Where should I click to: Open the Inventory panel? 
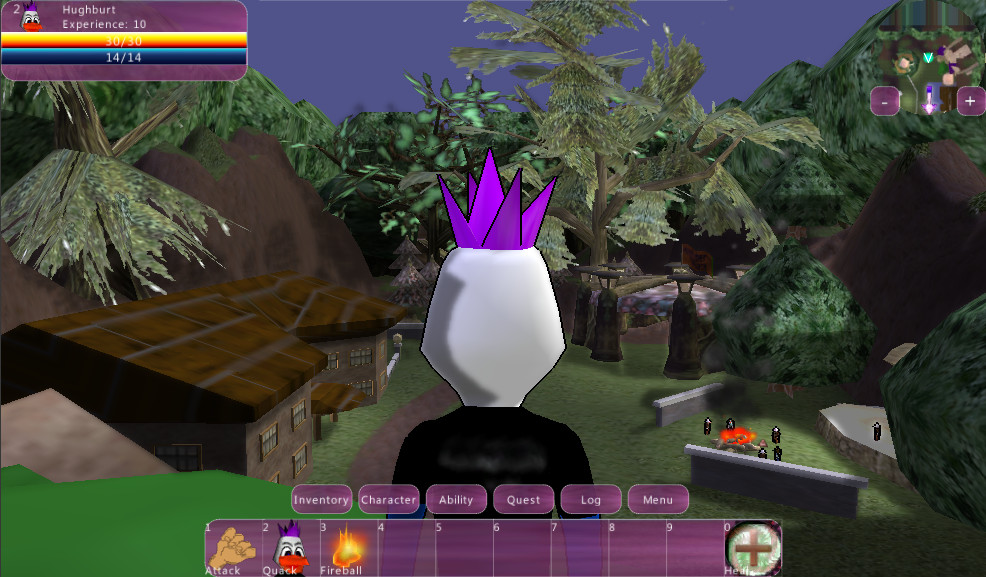click(321, 499)
